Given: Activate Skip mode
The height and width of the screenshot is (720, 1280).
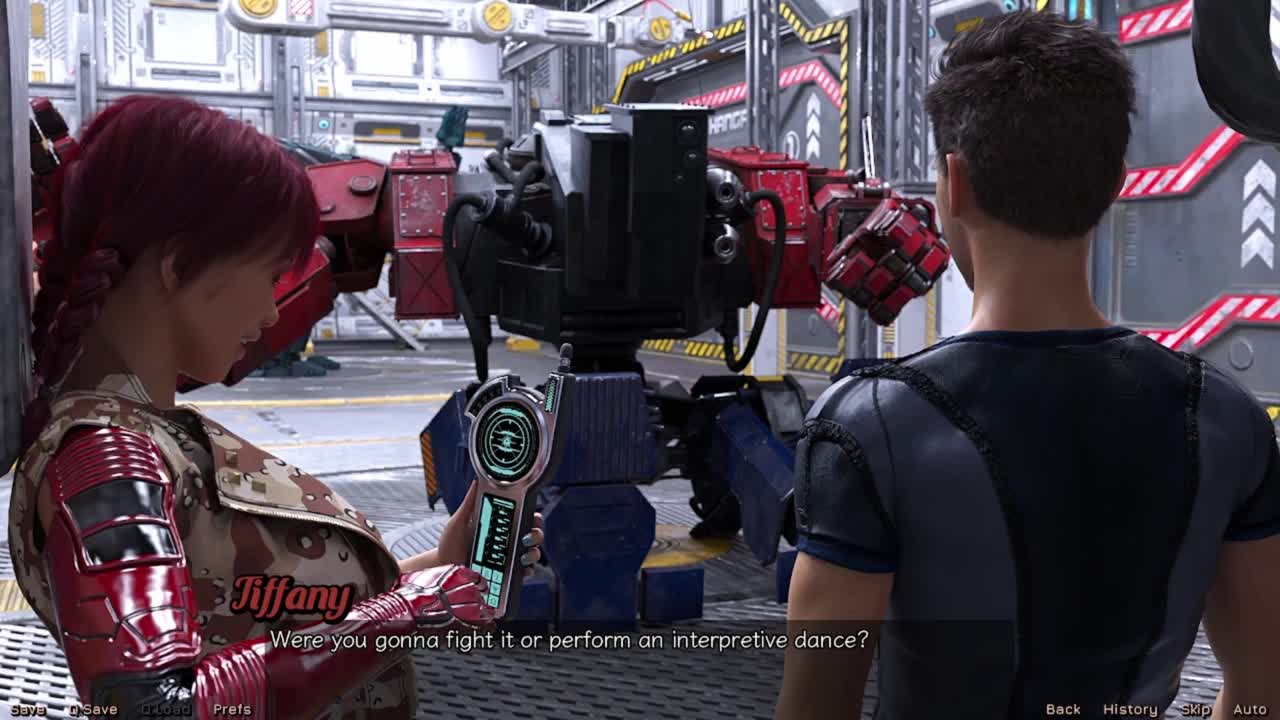Looking at the screenshot, I should [x=1196, y=710].
